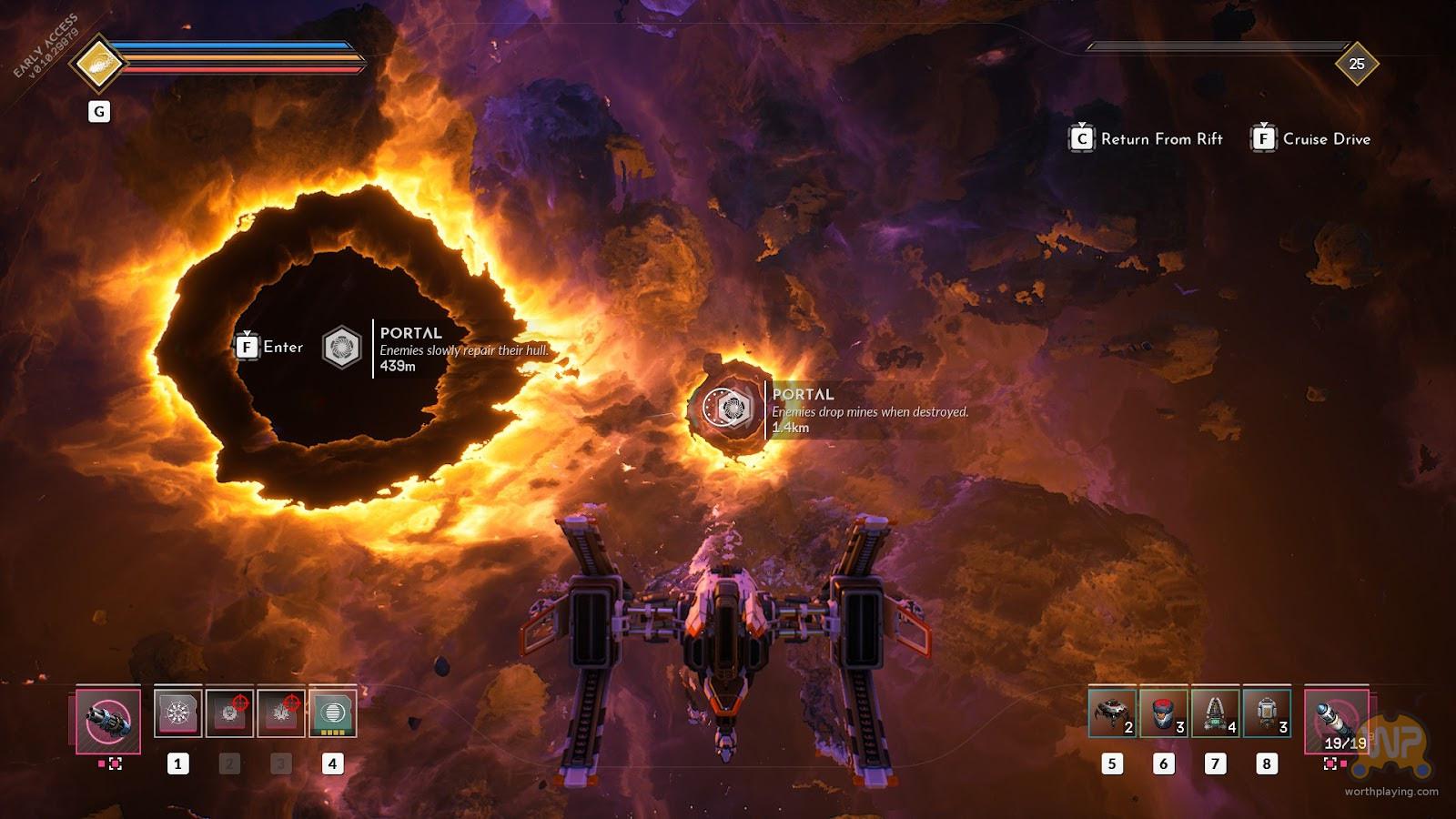Activate the teal striped-sphere device in slot 4
Image resolution: width=1456 pixels, height=819 pixels.
click(x=332, y=713)
